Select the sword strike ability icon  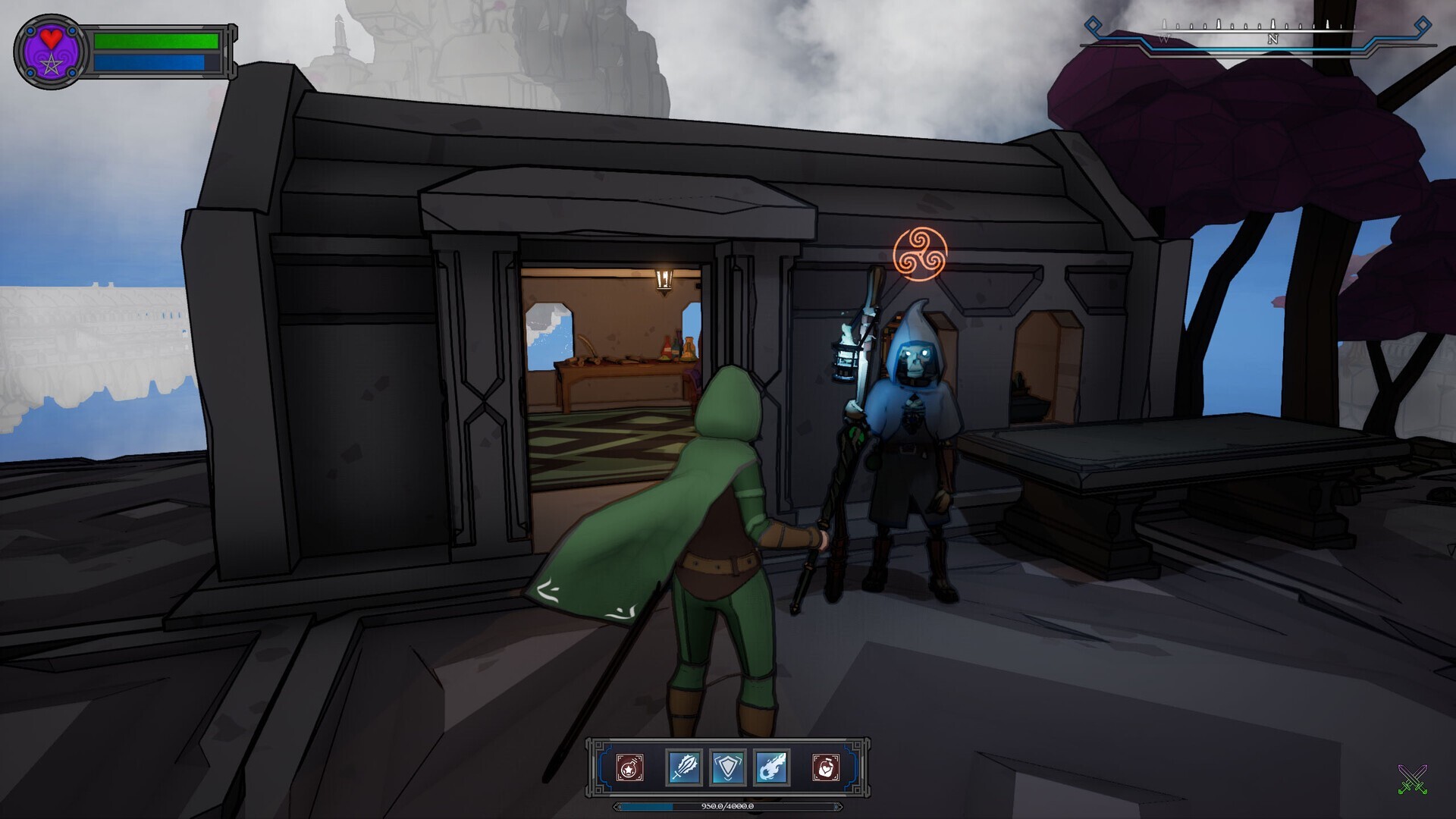coord(684,767)
